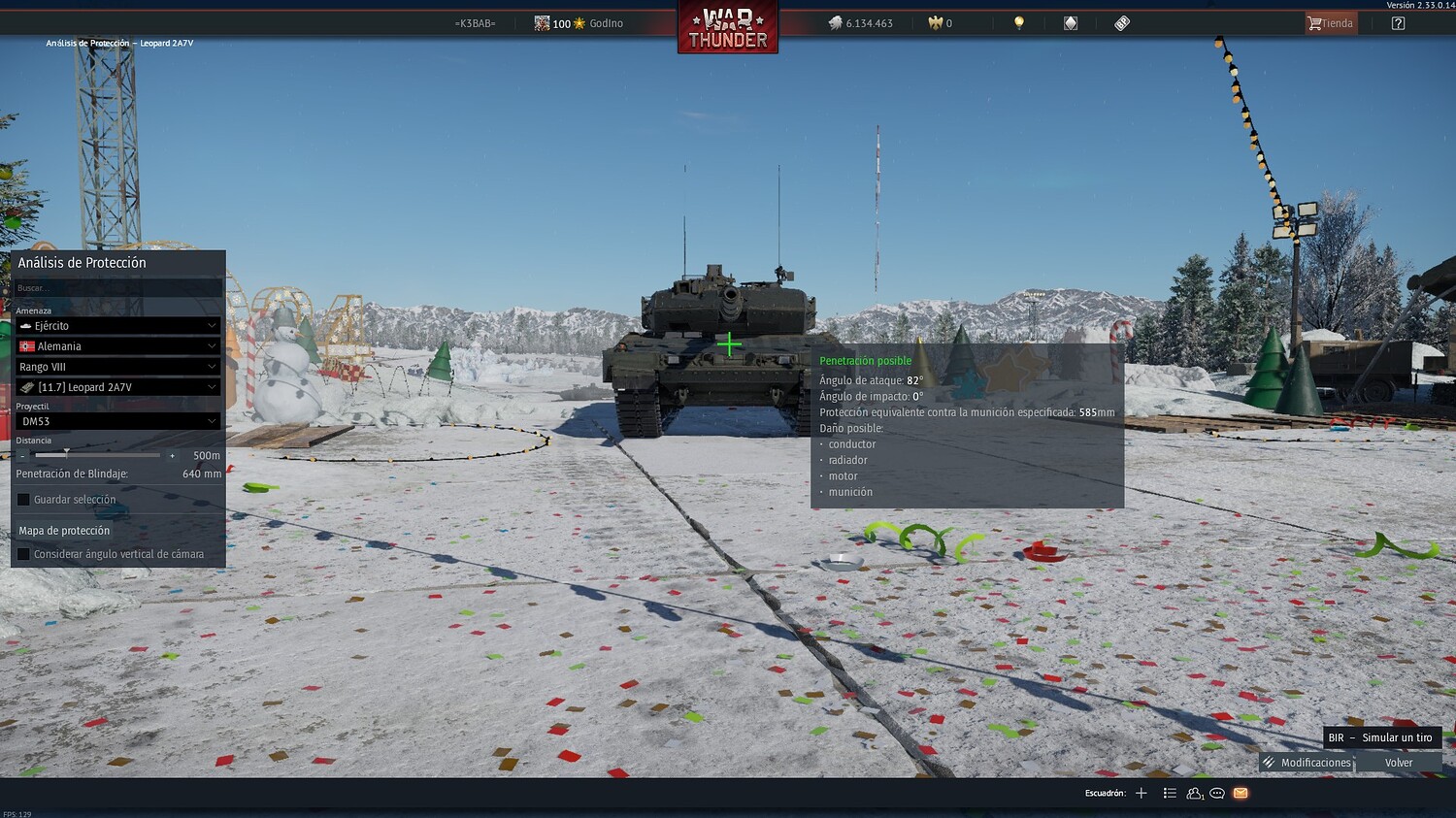This screenshot has height=818, width=1456.
Task: Open the DM53 projectile dropdown
Action: coord(117,420)
